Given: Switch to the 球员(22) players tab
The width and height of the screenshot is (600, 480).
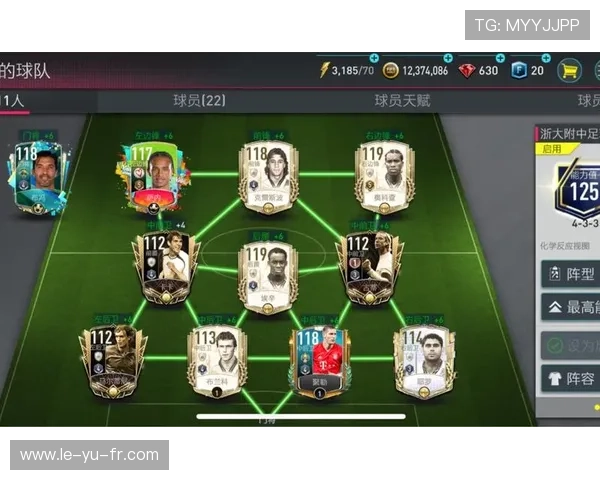Looking at the screenshot, I should point(199,100).
